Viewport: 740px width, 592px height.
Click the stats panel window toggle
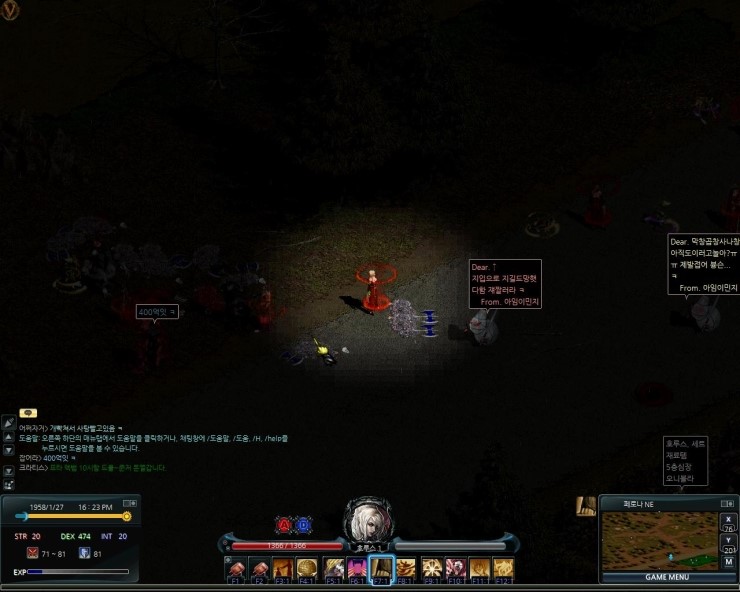tap(129, 503)
